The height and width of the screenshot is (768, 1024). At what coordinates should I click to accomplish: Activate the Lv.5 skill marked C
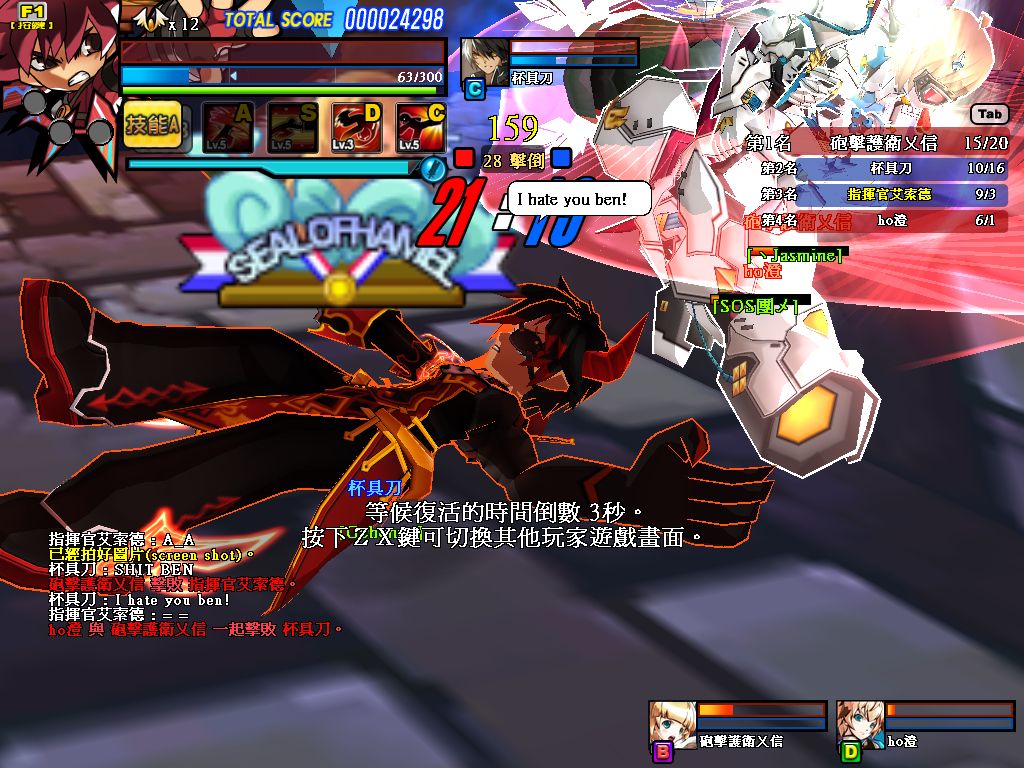pyautogui.click(x=421, y=127)
